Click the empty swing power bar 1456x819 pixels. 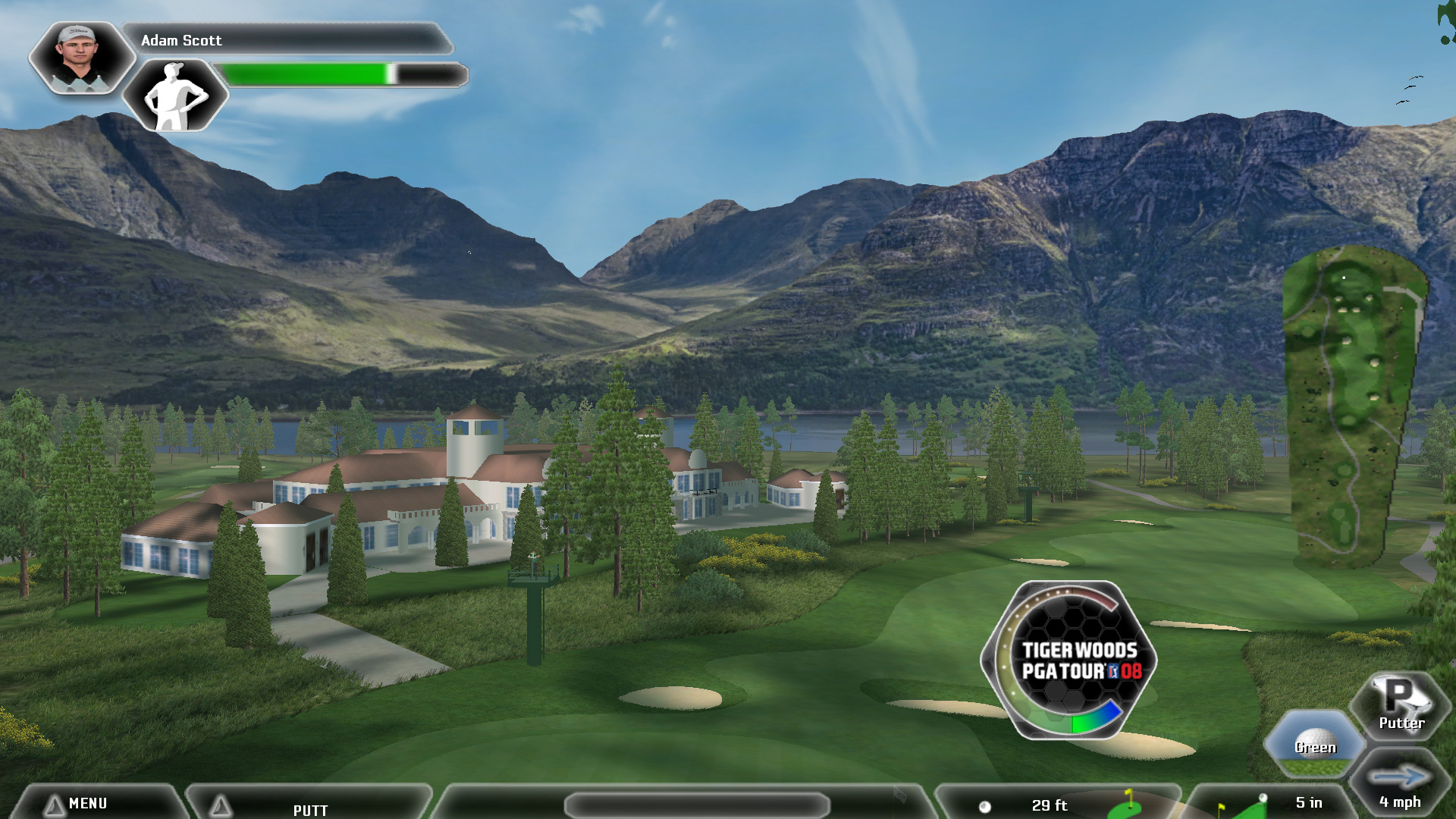[697, 805]
